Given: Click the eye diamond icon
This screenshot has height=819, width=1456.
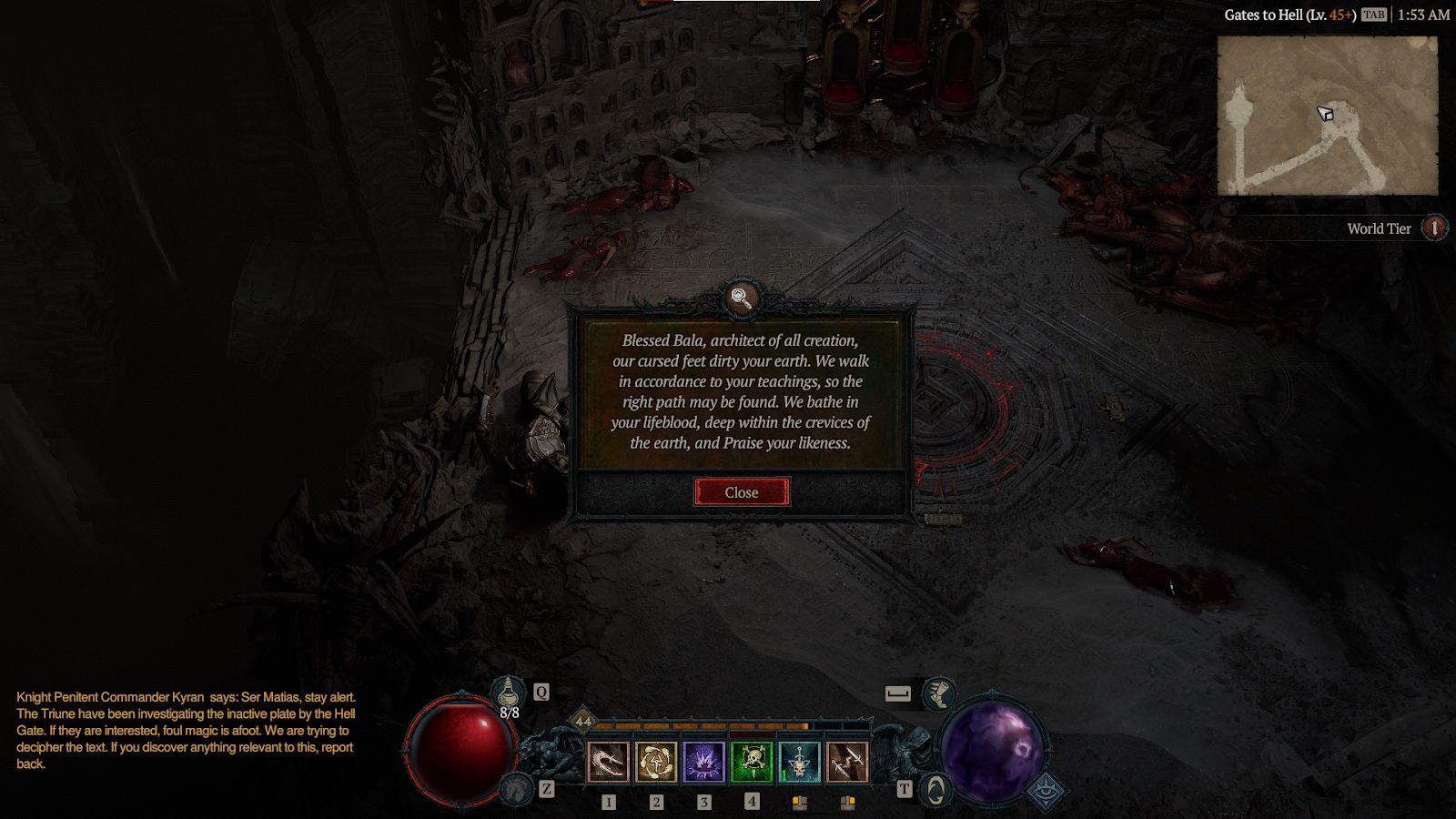Looking at the screenshot, I should [1046, 791].
